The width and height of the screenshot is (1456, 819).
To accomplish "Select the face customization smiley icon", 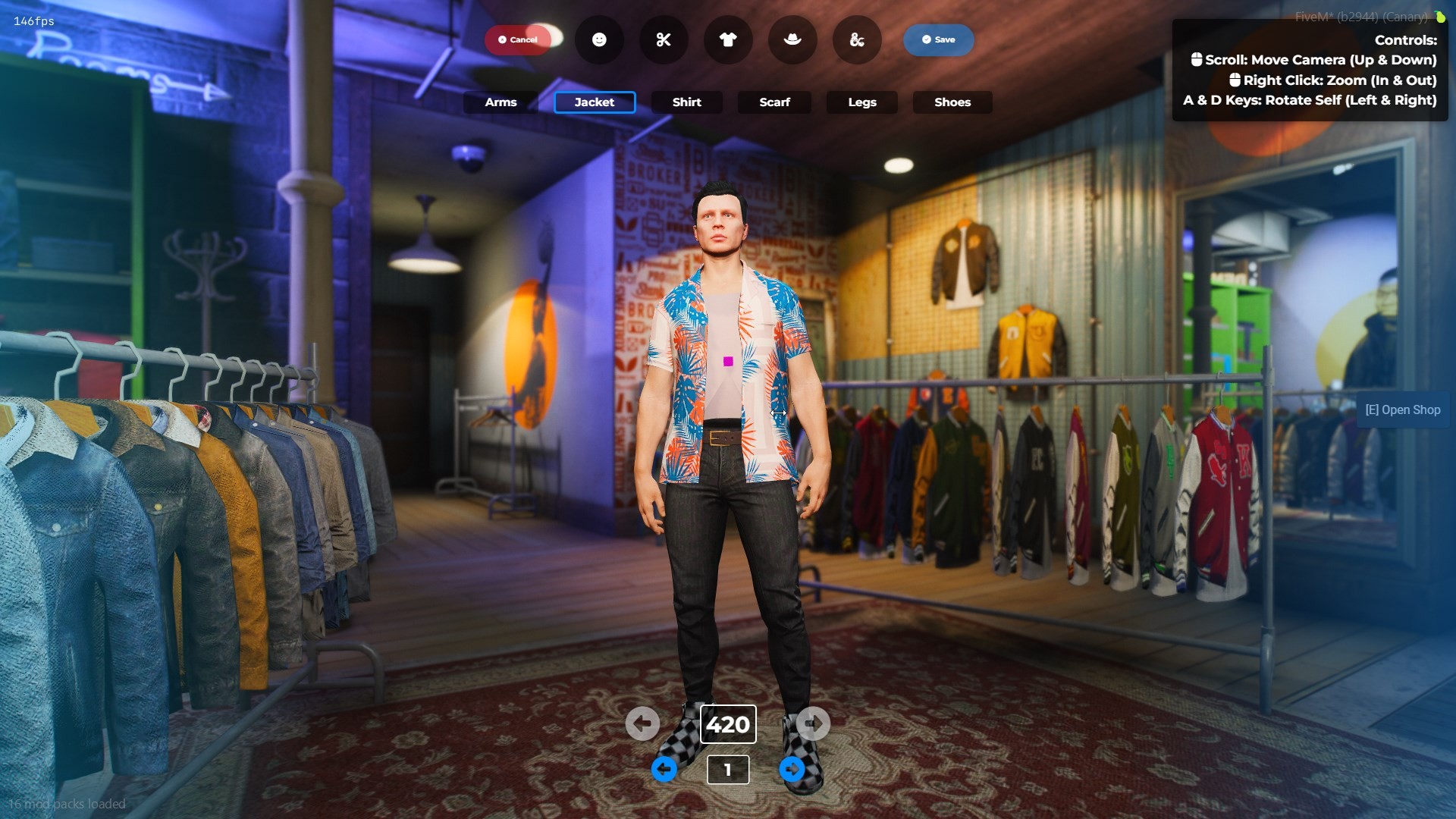I will coord(599,39).
